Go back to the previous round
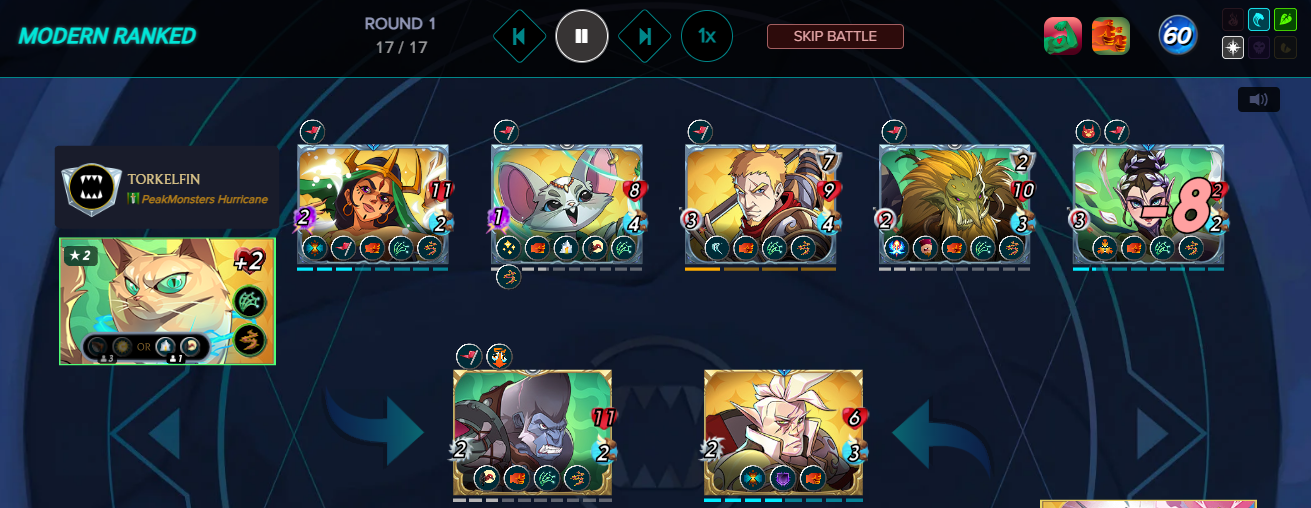Image resolution: width=1311 pixels, height=508 pixels. pos(519,37)
